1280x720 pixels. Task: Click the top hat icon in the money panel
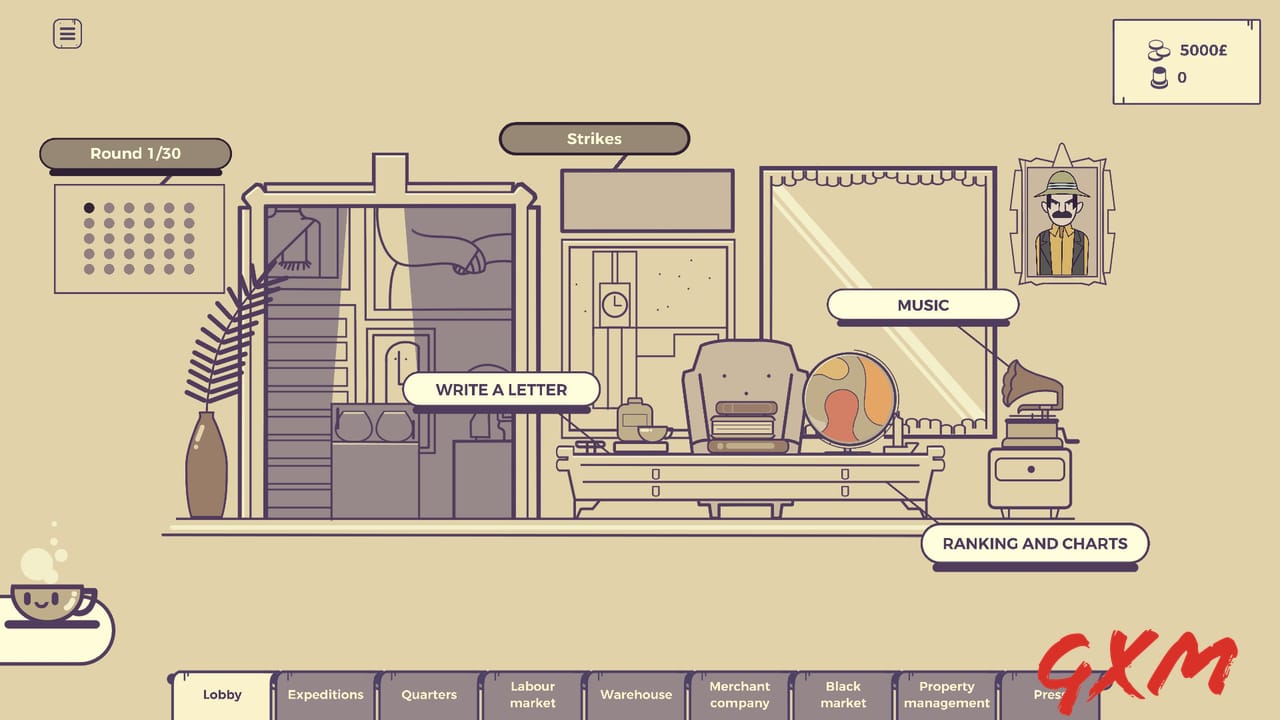(x=1159, y=77)
